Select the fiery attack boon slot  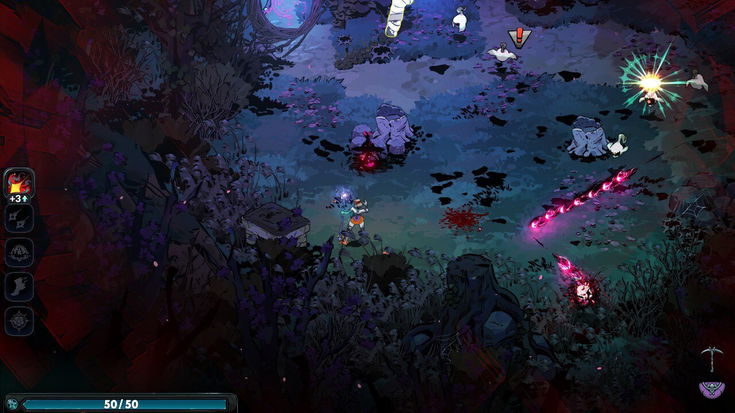[19, 183]
